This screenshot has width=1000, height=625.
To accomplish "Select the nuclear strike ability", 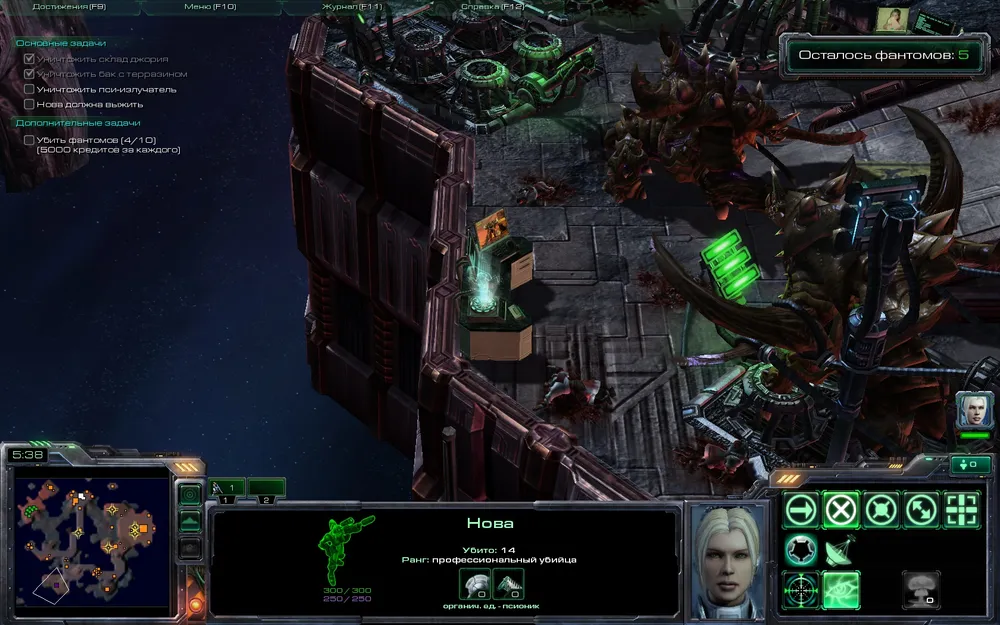I will [x=921, y=588].
